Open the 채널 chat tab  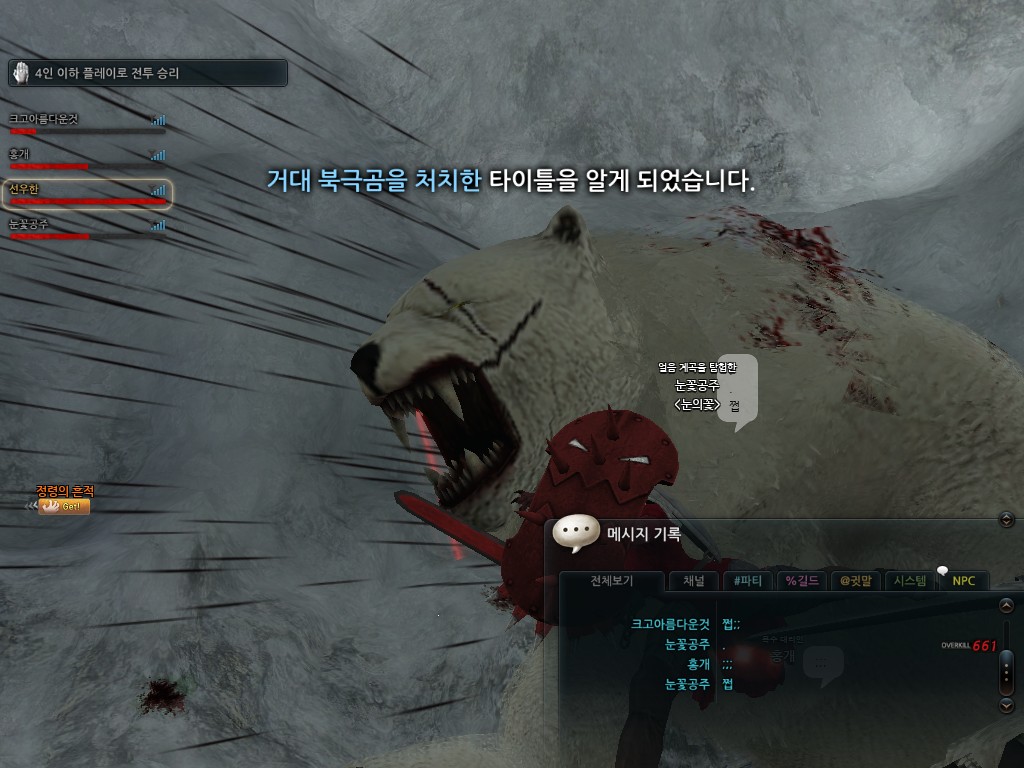tap(693, 581)
